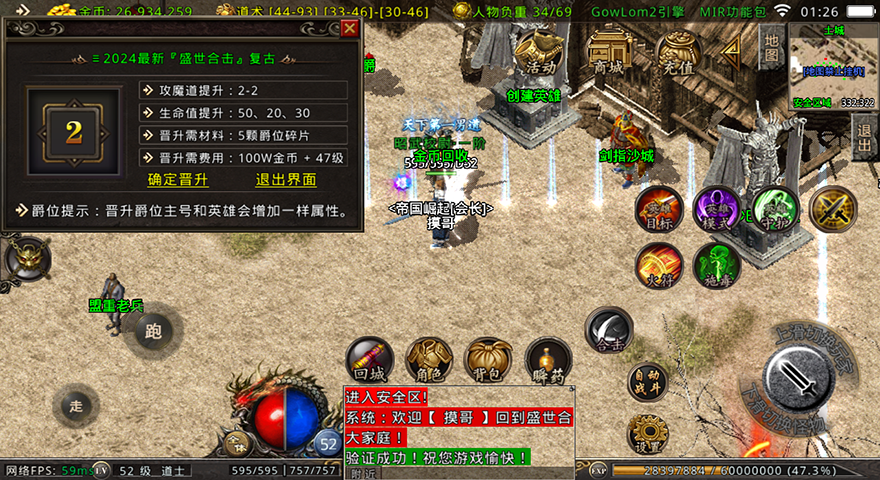This screenshot has width=880, height=480.
Task: Close the rank promotion panel
Action: click(x=349, y=29)
